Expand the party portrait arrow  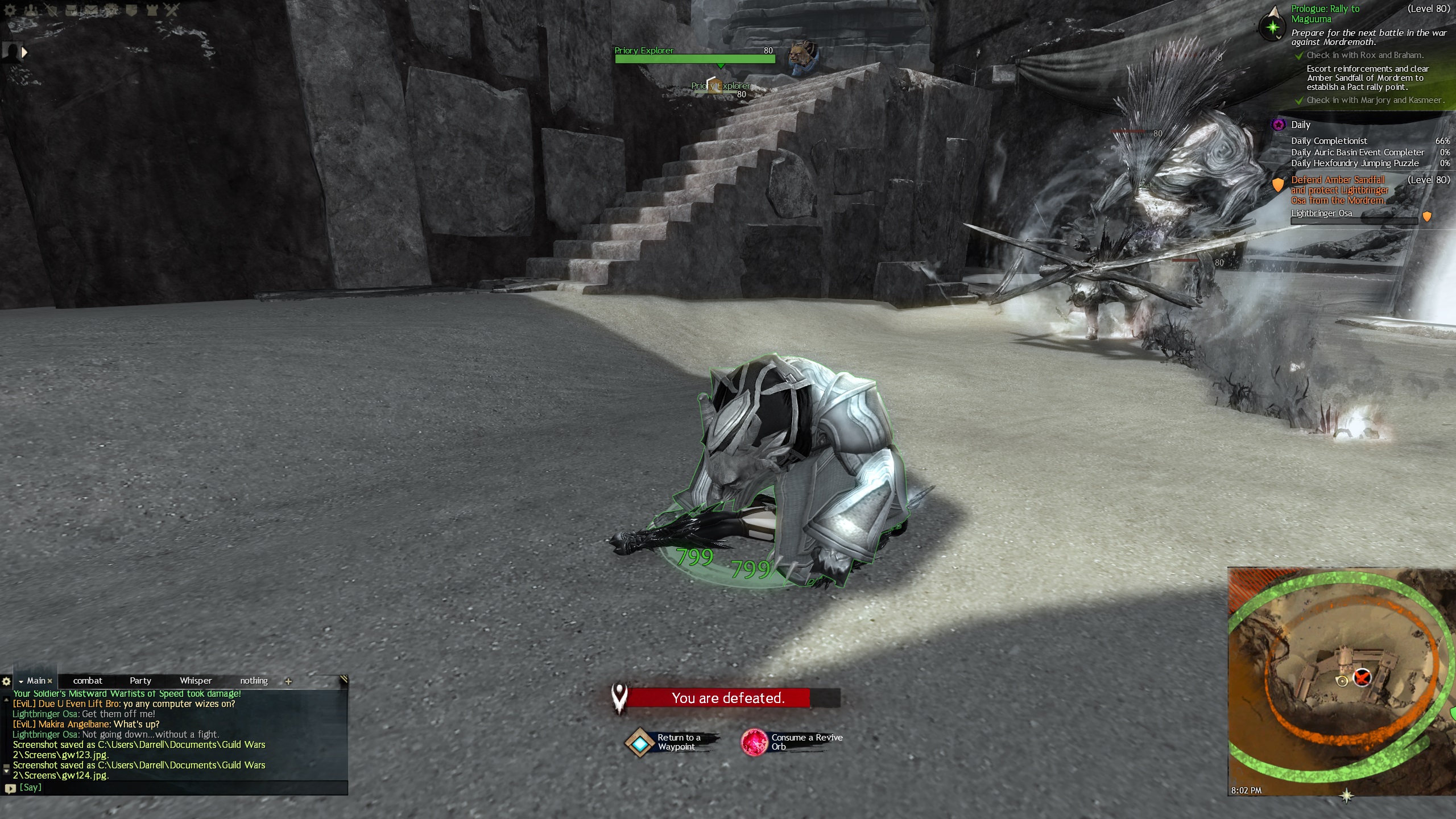pyautogui.click(x=24, y=52)
